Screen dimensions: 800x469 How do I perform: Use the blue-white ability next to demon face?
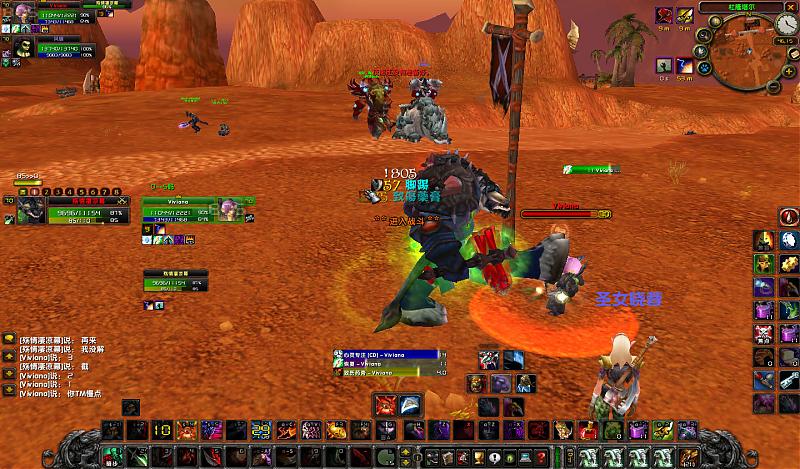(410, 405)
